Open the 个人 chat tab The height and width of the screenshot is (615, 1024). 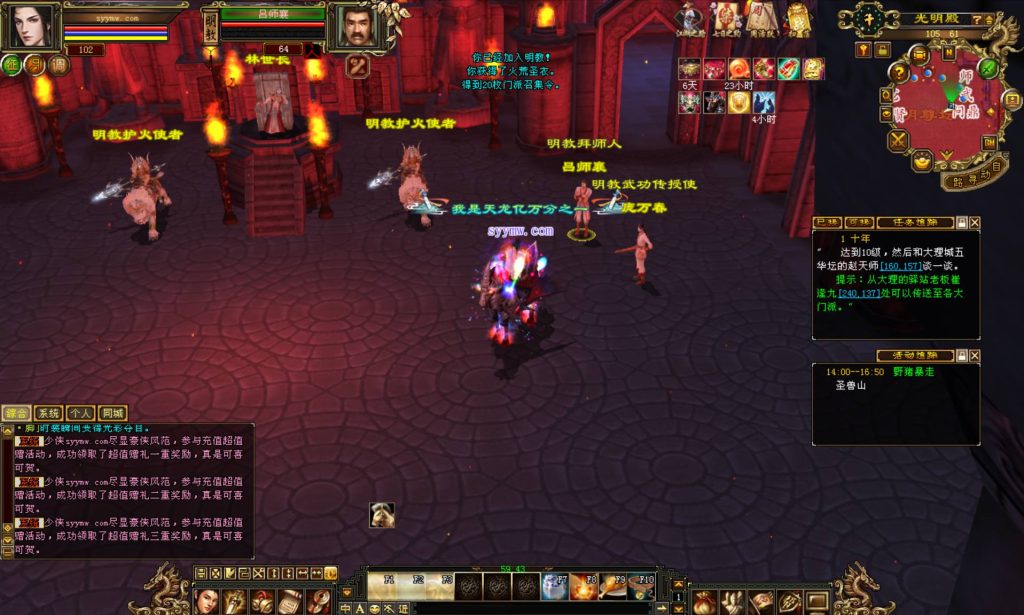pos(81,413)
